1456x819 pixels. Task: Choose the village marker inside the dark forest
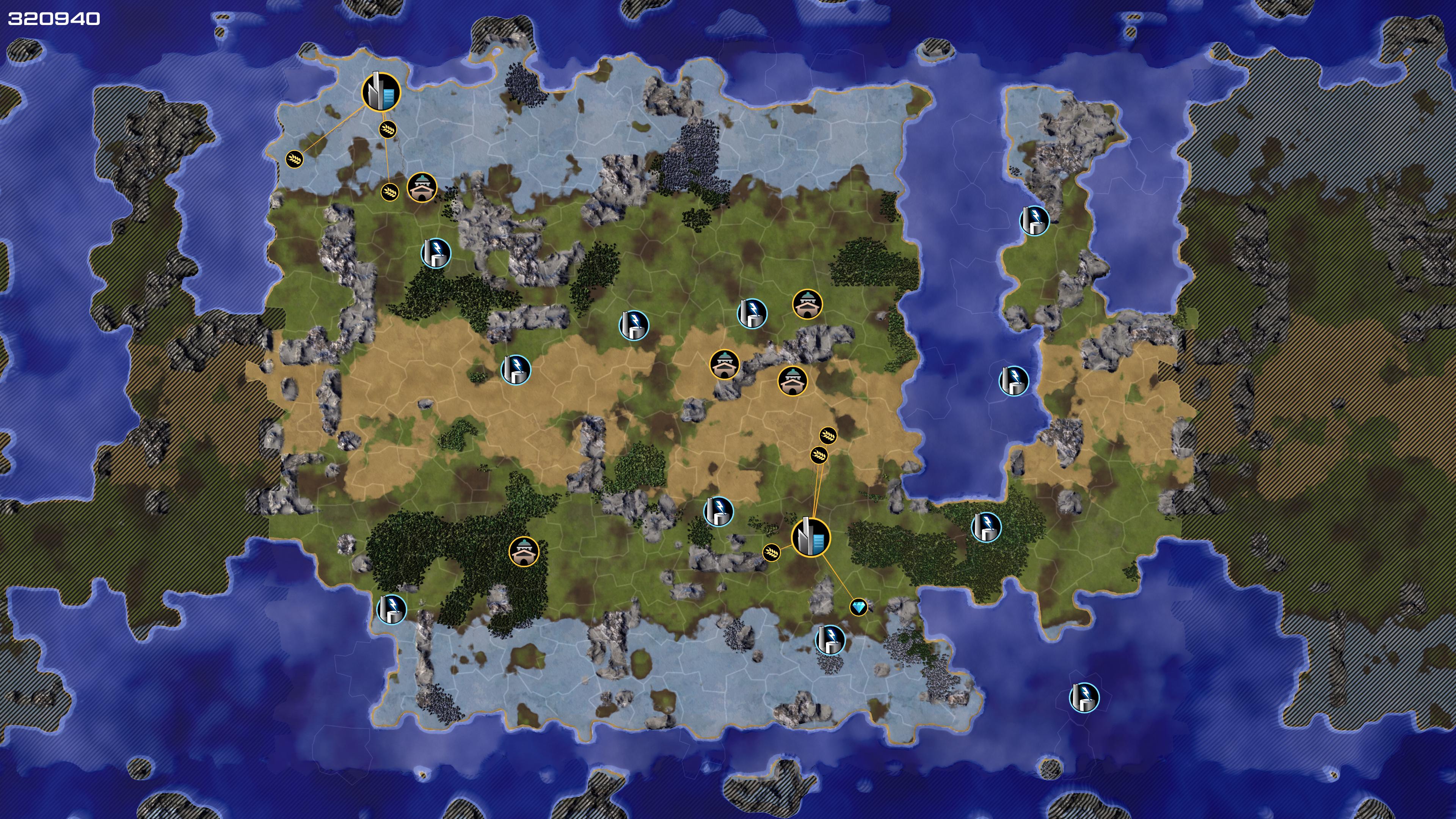pos(524,551)
